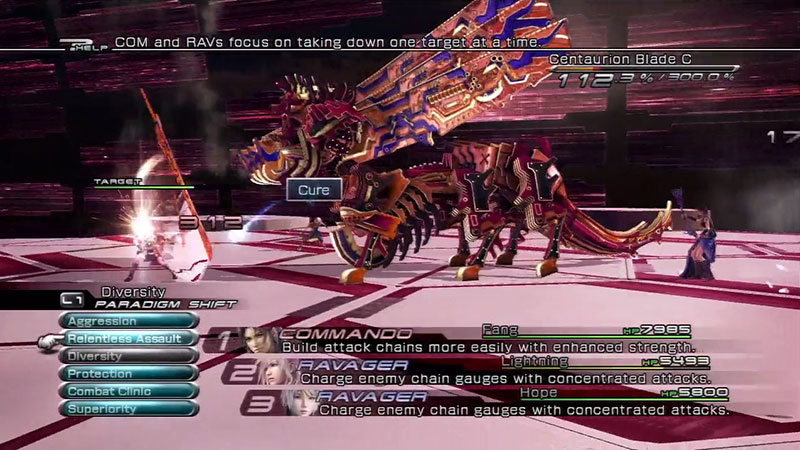Screen dimensions: 800x450
Task: Choose the Superiority paradigm
Action: tap(128, 408)
